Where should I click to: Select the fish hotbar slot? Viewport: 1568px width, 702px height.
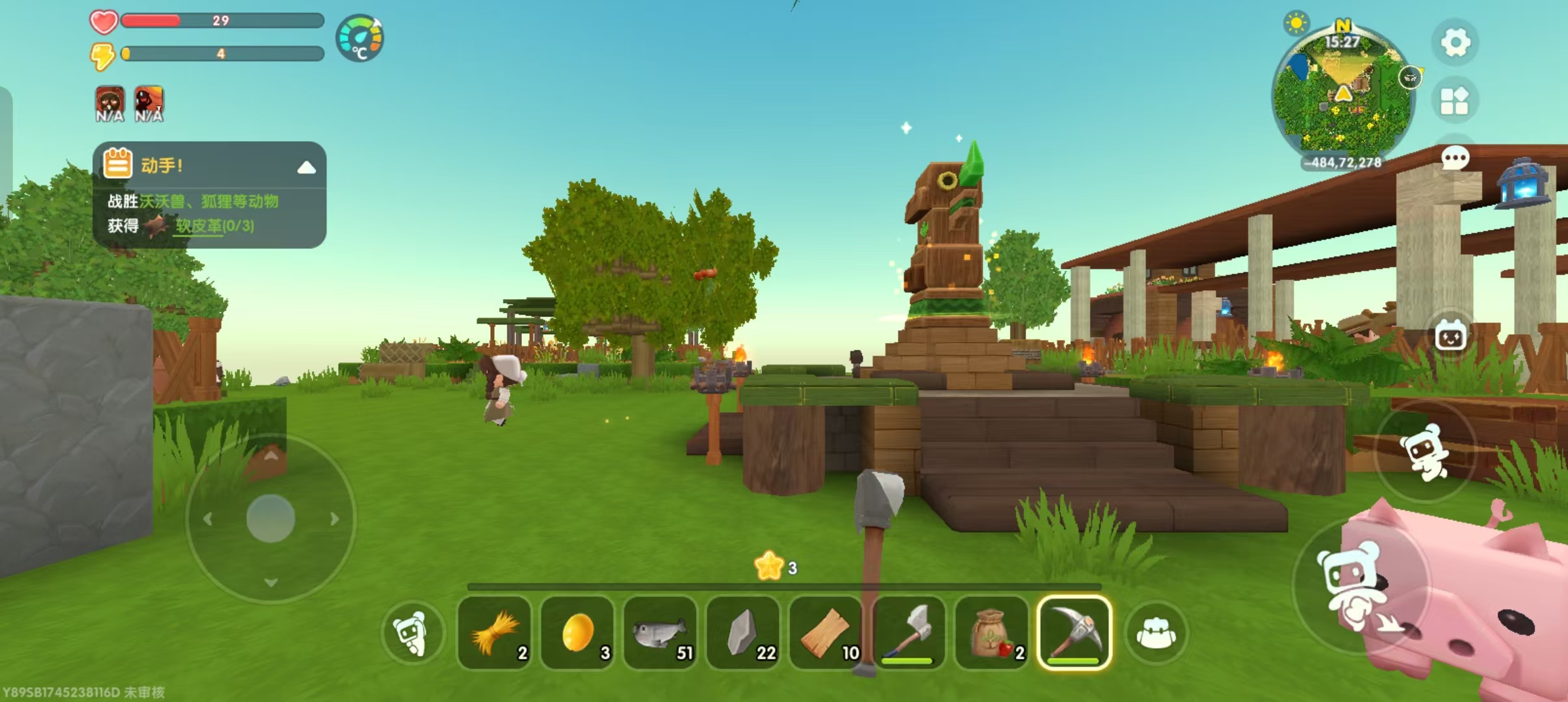(x=660, y=632)
